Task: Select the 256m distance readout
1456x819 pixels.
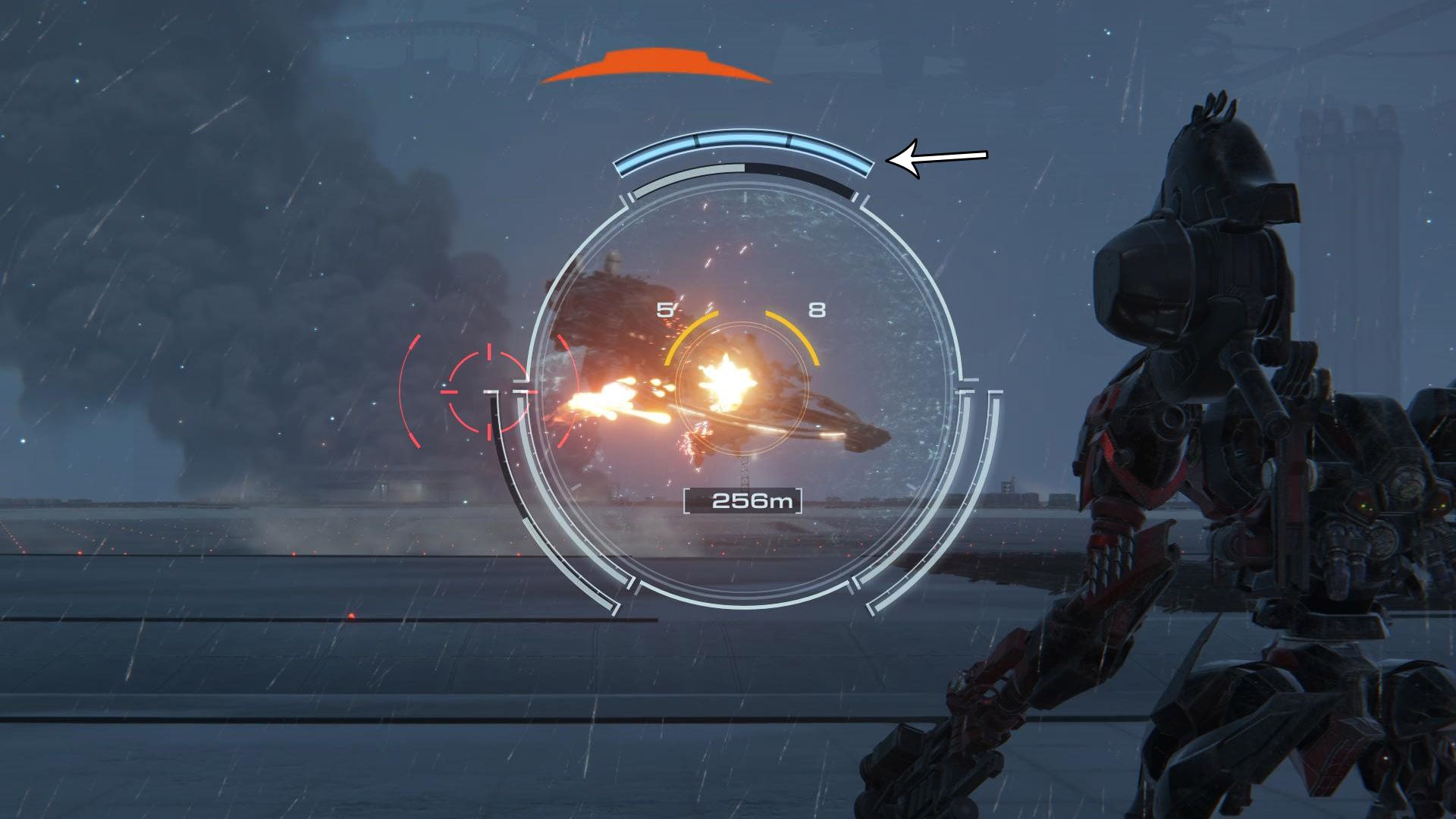Action: 744,500
